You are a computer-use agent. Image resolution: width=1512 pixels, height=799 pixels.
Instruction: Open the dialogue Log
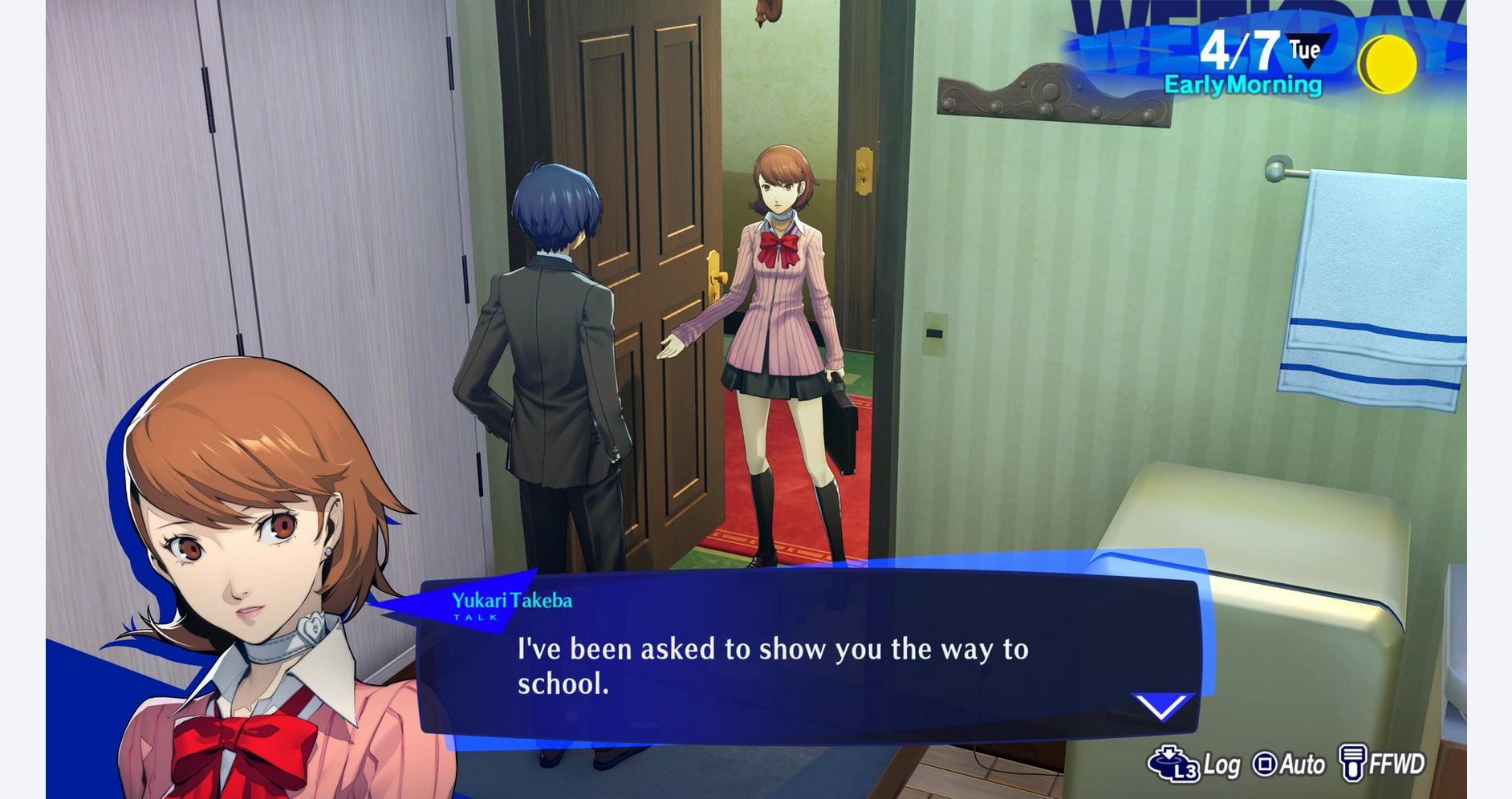(1194, 764)
